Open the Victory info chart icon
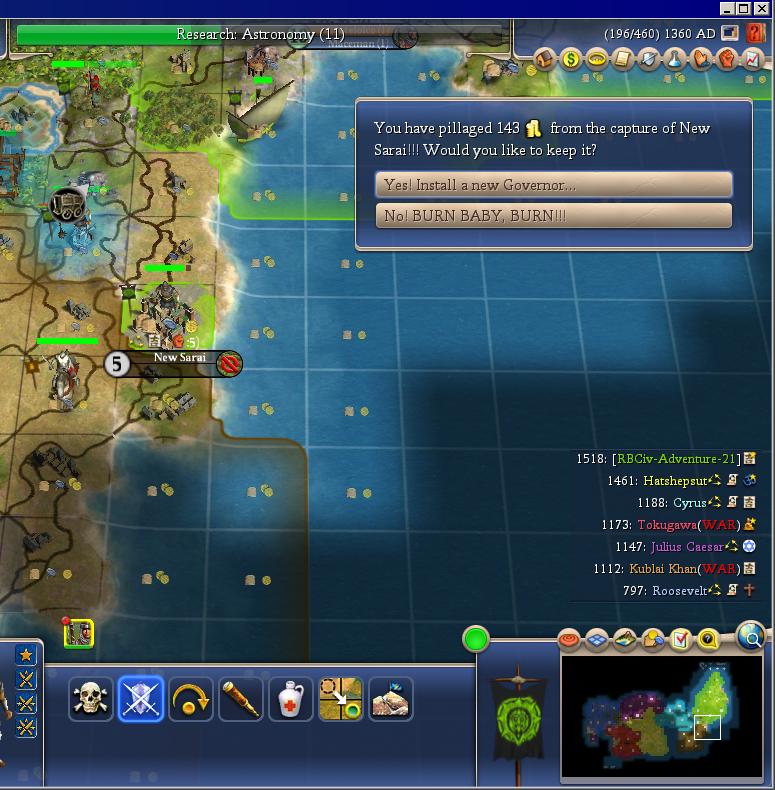This screenshot has height=790, width=775. pyautogui.click(x=752, y=60)
